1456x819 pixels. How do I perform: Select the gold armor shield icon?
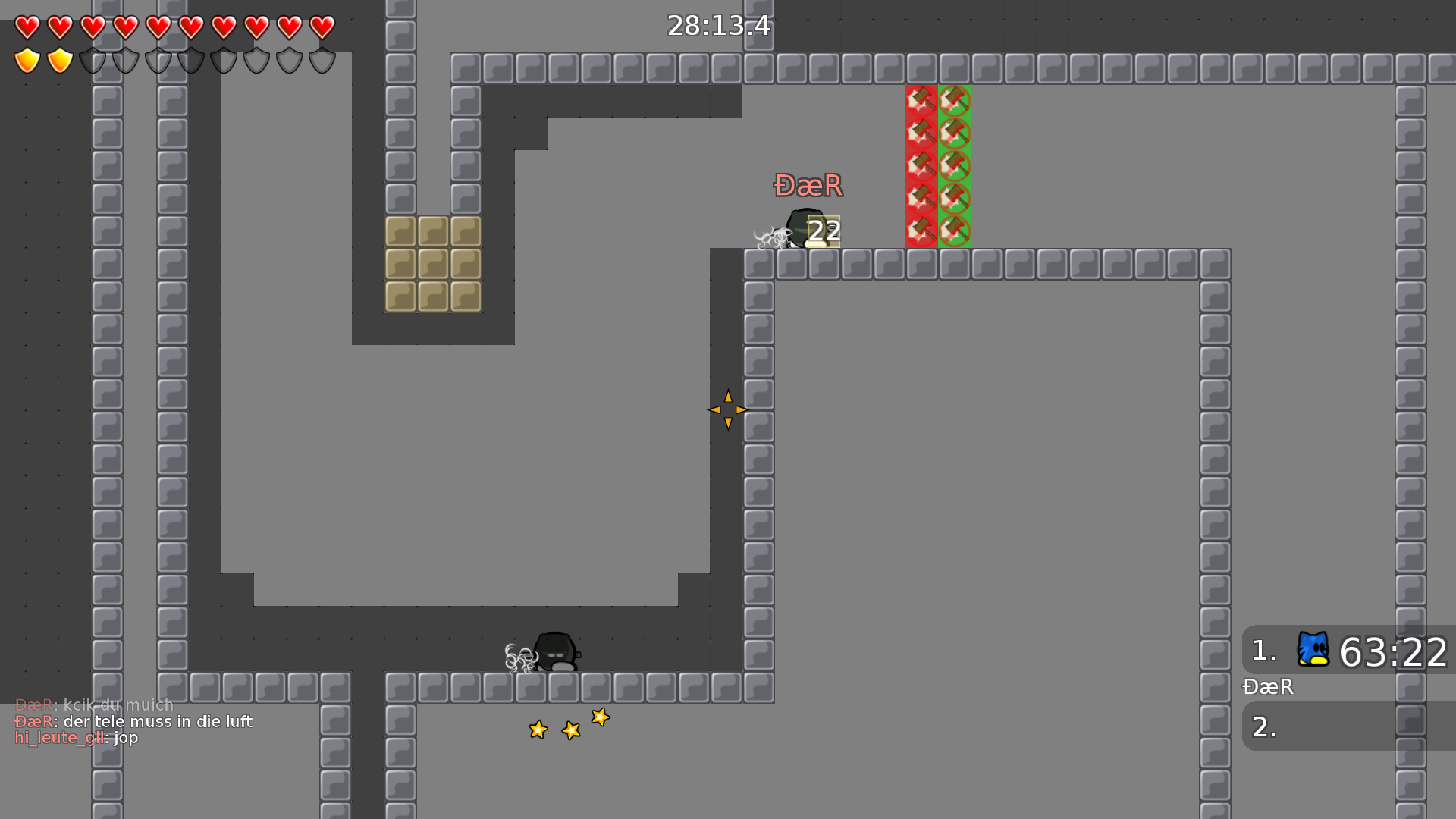click(x=26, y=59)
